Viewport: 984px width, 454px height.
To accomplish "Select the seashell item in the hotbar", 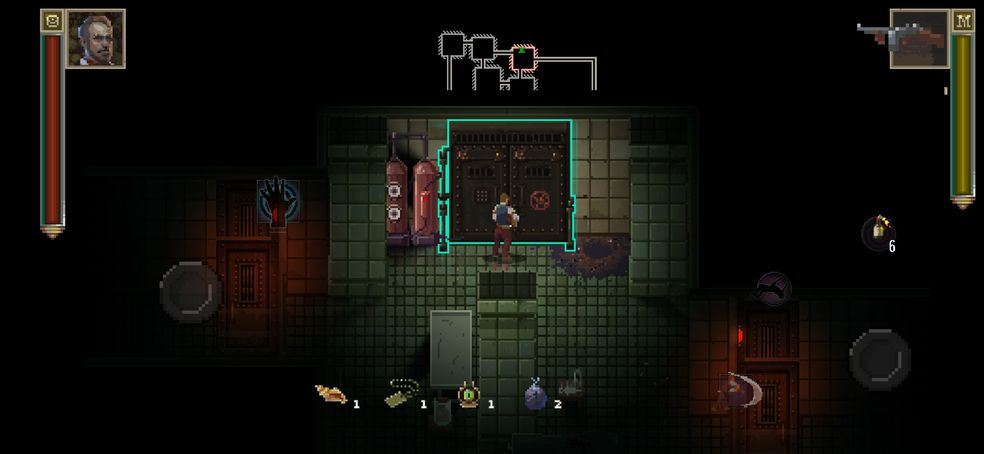I will (331, 395).
